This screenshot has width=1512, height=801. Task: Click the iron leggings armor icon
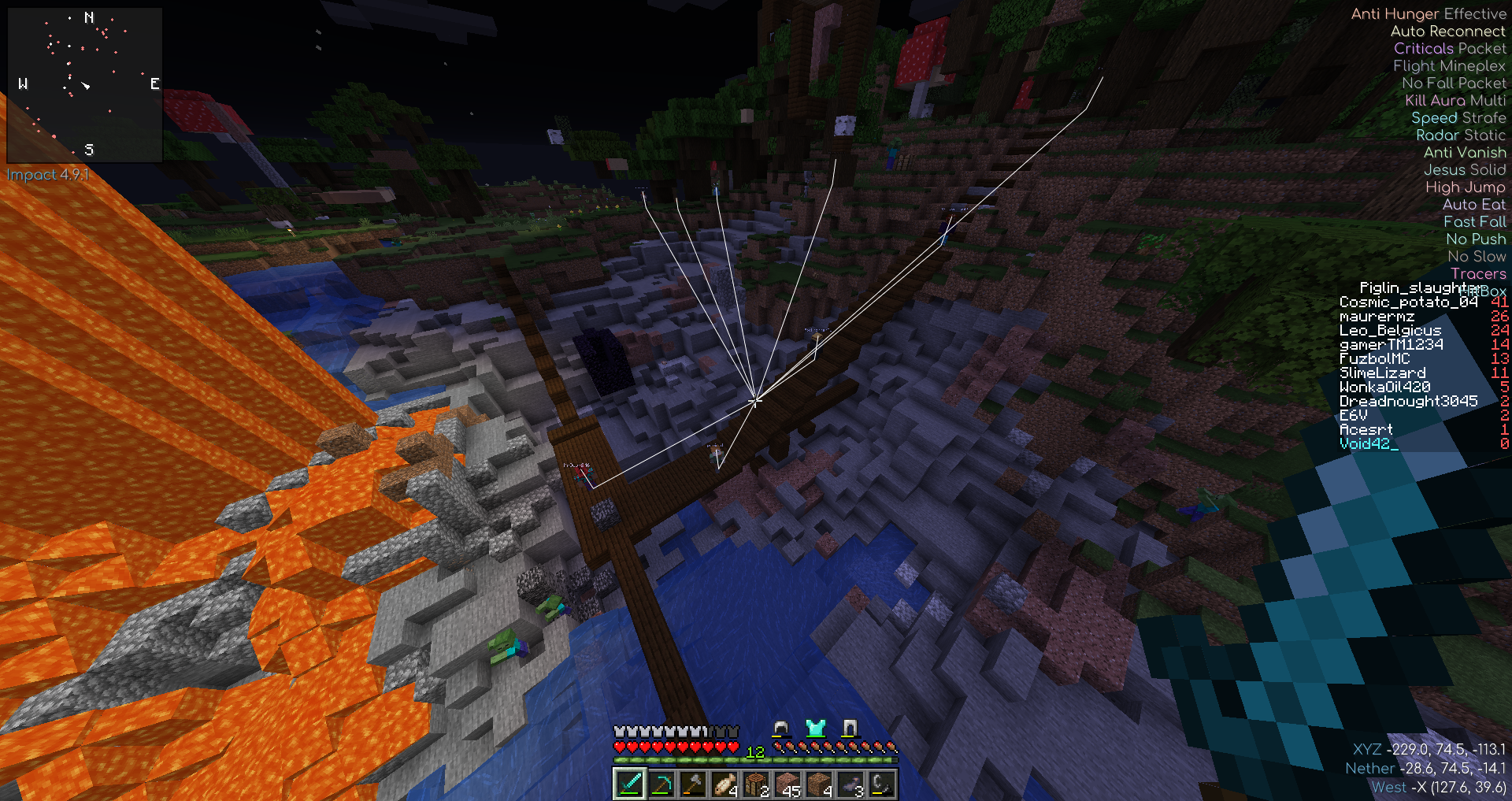(849, 728)
